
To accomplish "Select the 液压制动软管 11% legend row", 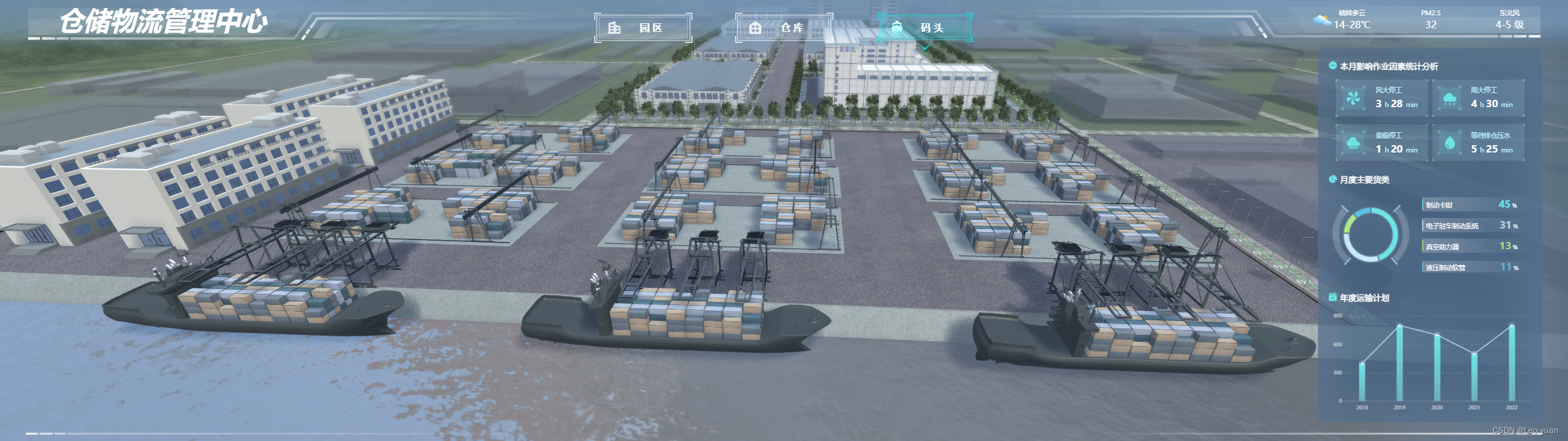I will 1471,267.
